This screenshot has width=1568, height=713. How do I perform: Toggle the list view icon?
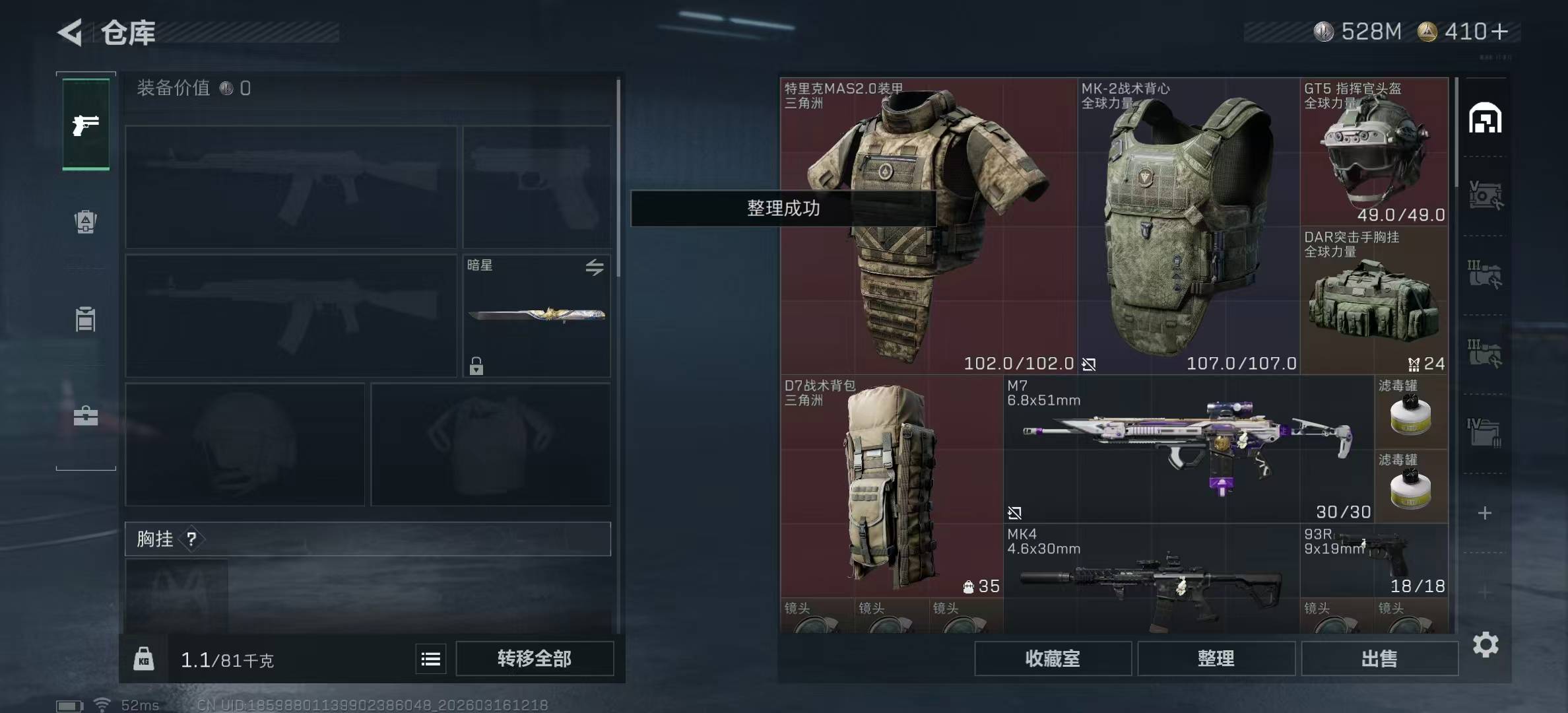click(431, 659)
